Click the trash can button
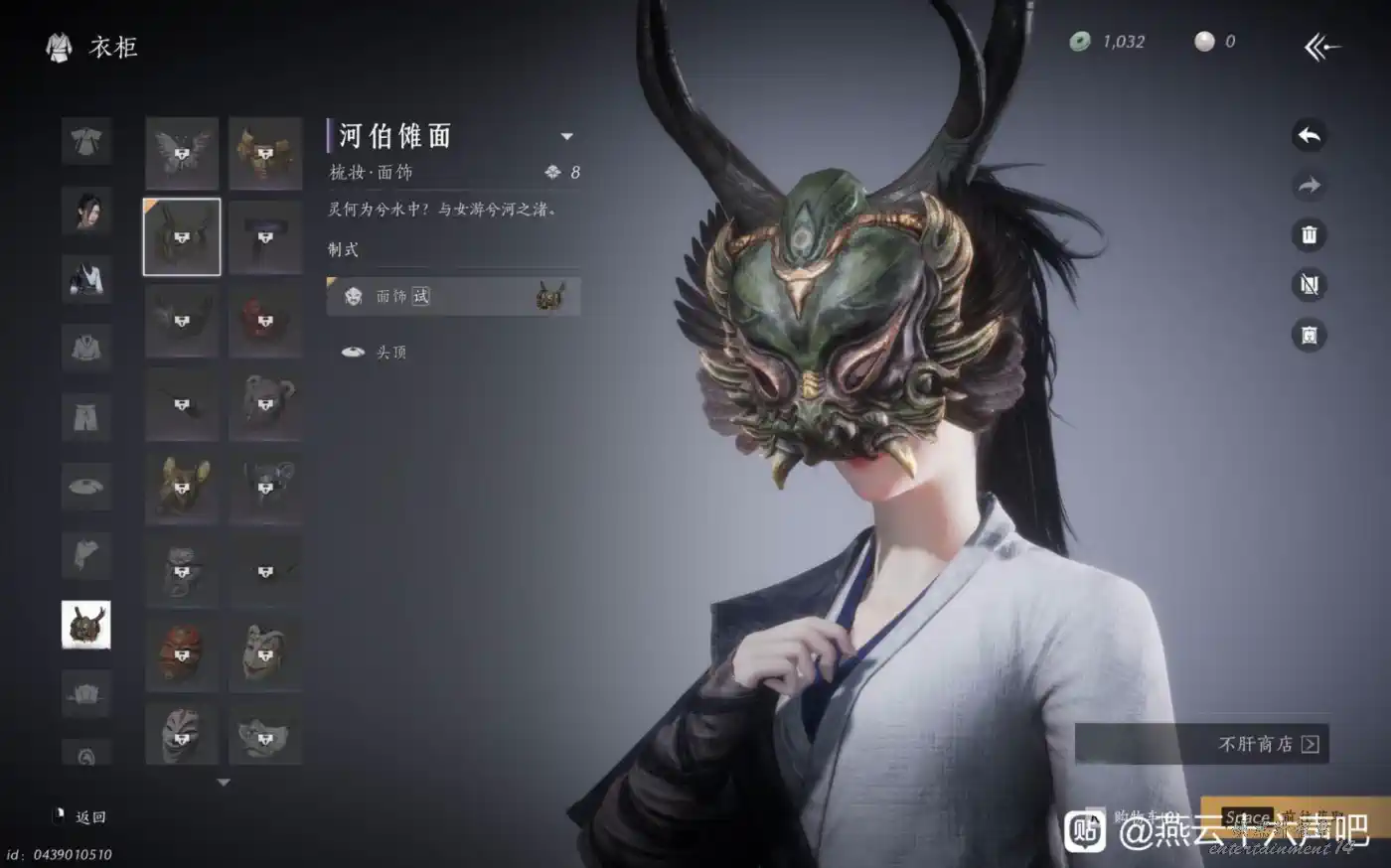Image resolution: width=1391 pixels, height=868 pixels. click(x=1309, y=235)
